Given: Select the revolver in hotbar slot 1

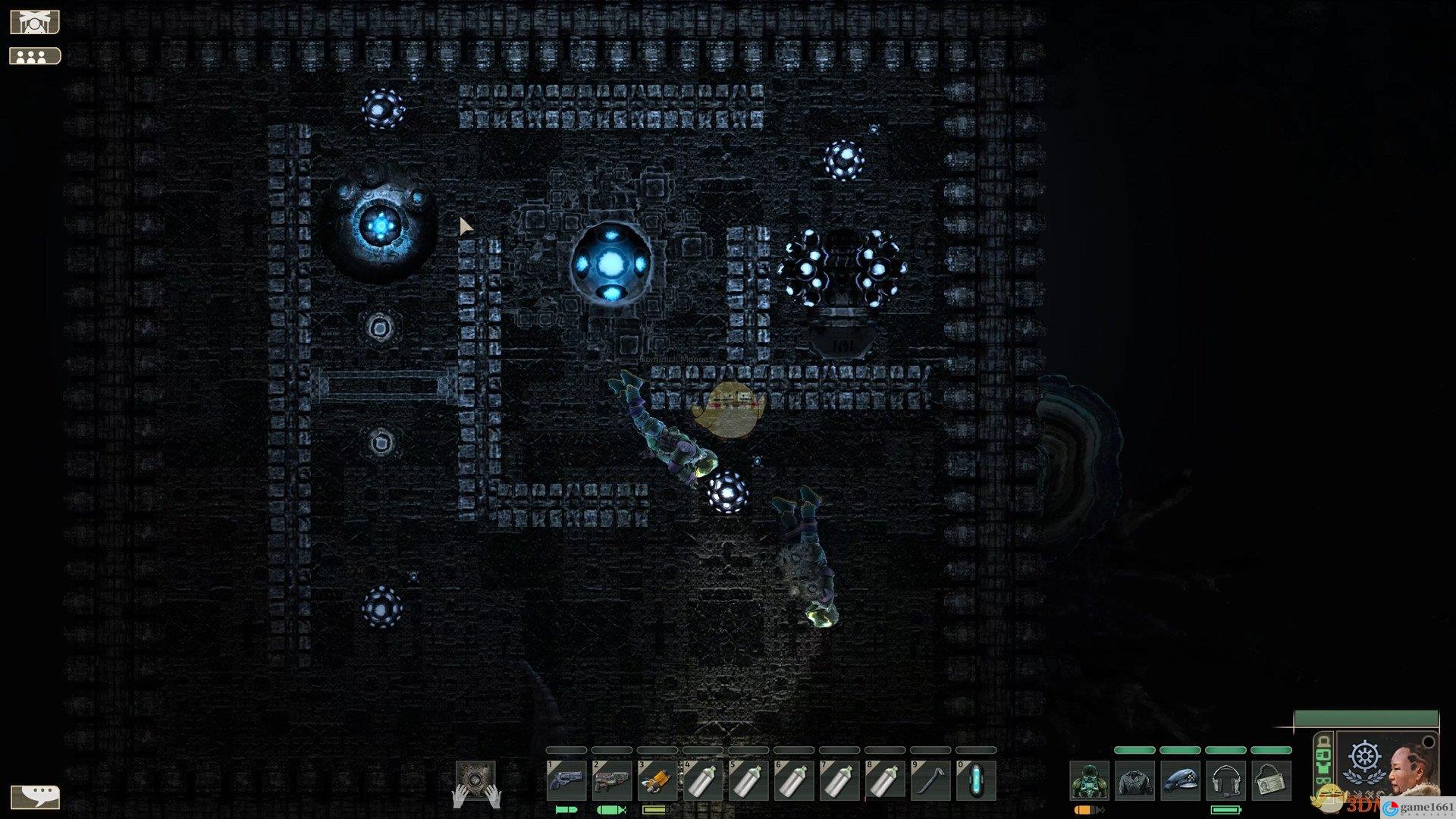Looking at the screenshot, I should 566,780.
